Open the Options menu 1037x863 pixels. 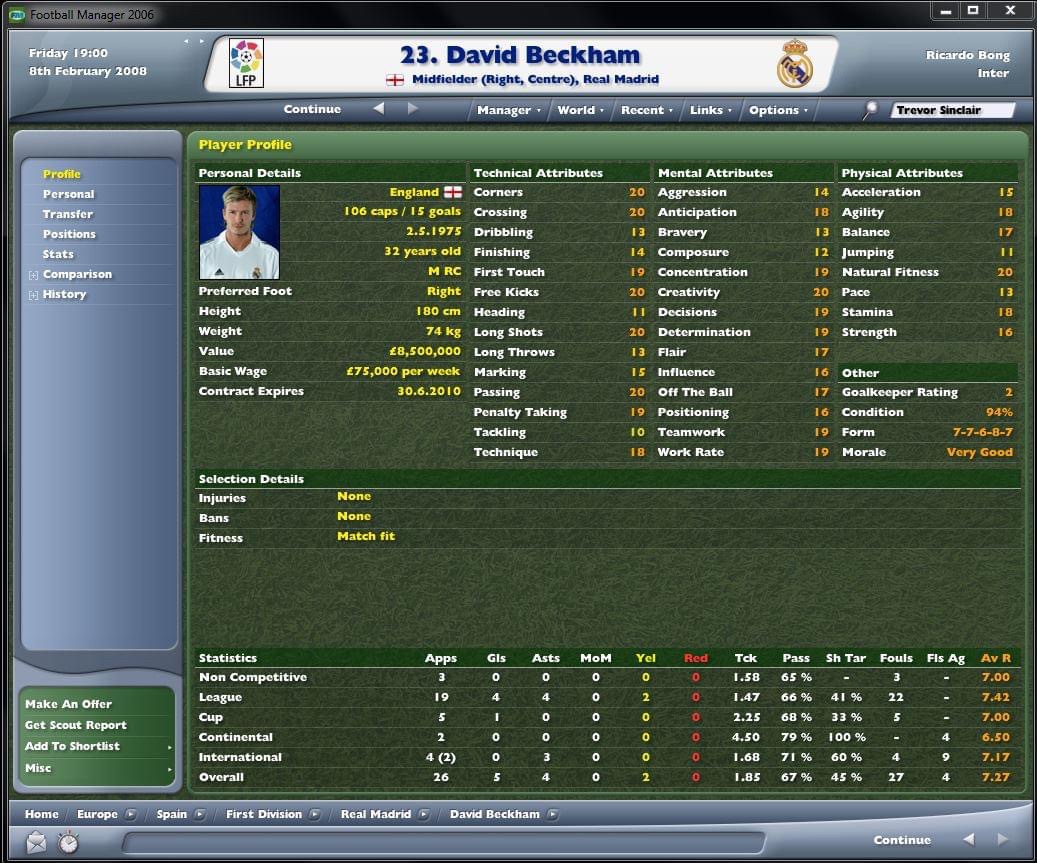point(778,110)
